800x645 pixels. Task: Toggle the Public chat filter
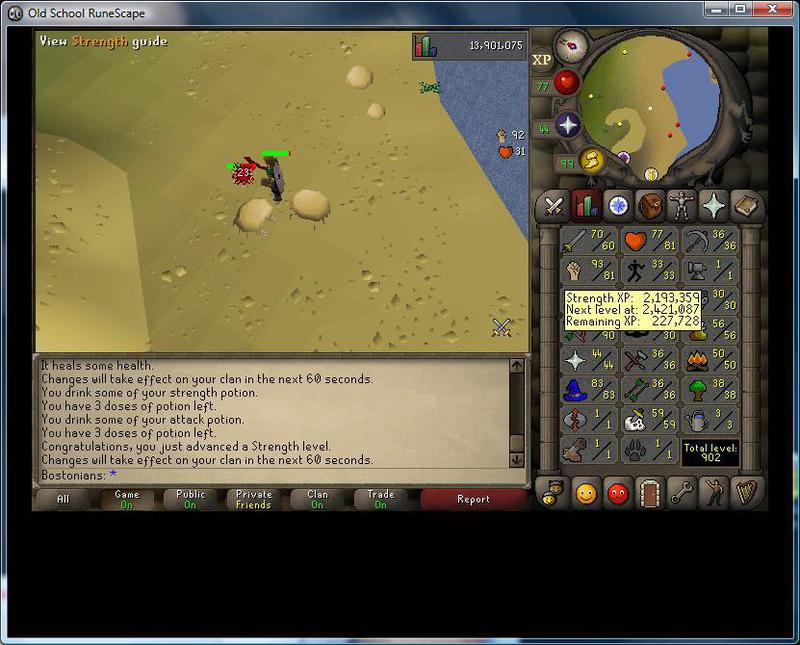coord(190,499)
